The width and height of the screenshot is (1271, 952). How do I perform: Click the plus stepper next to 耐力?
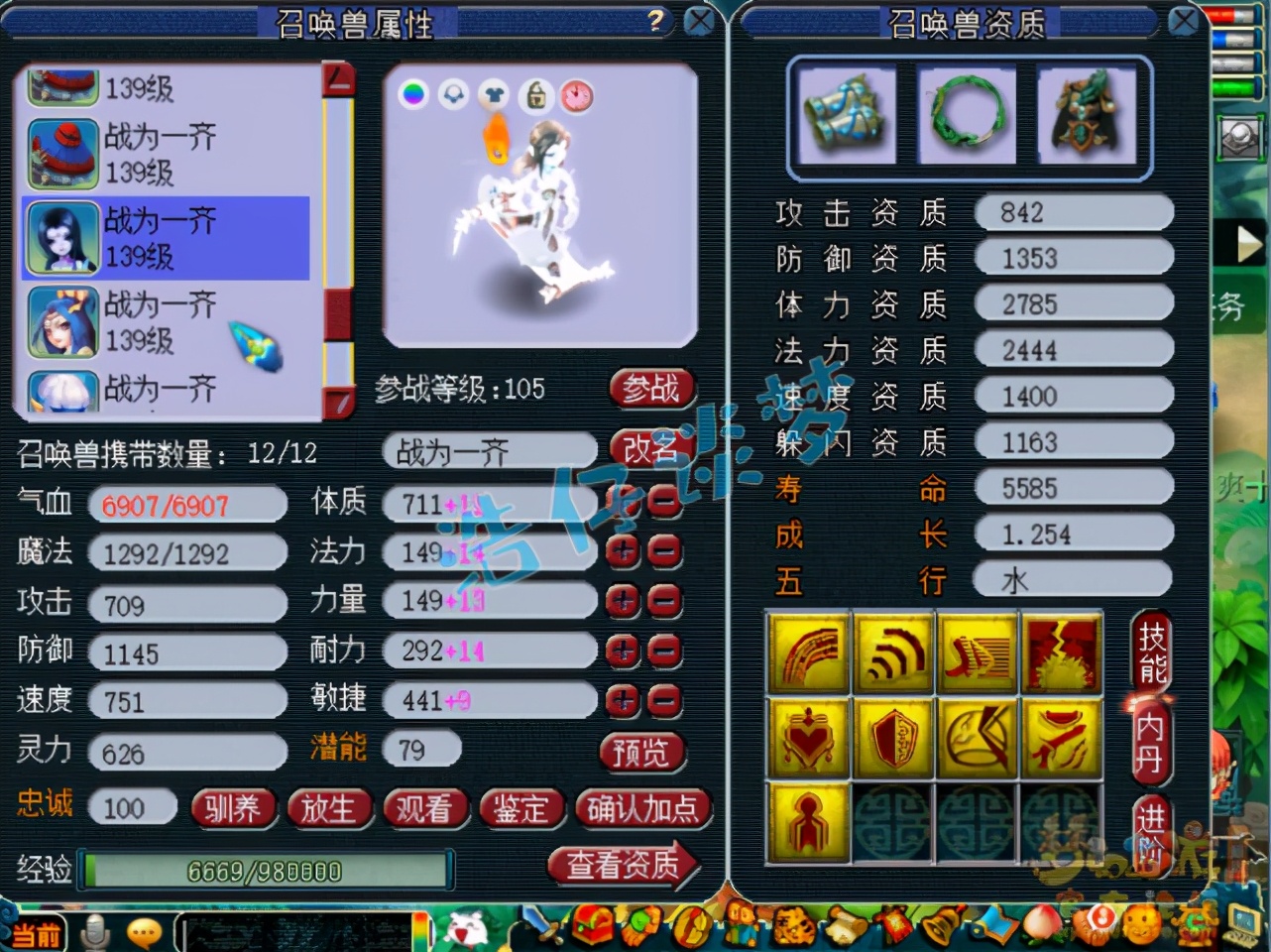pyautogui.click(x=623, y=652)
